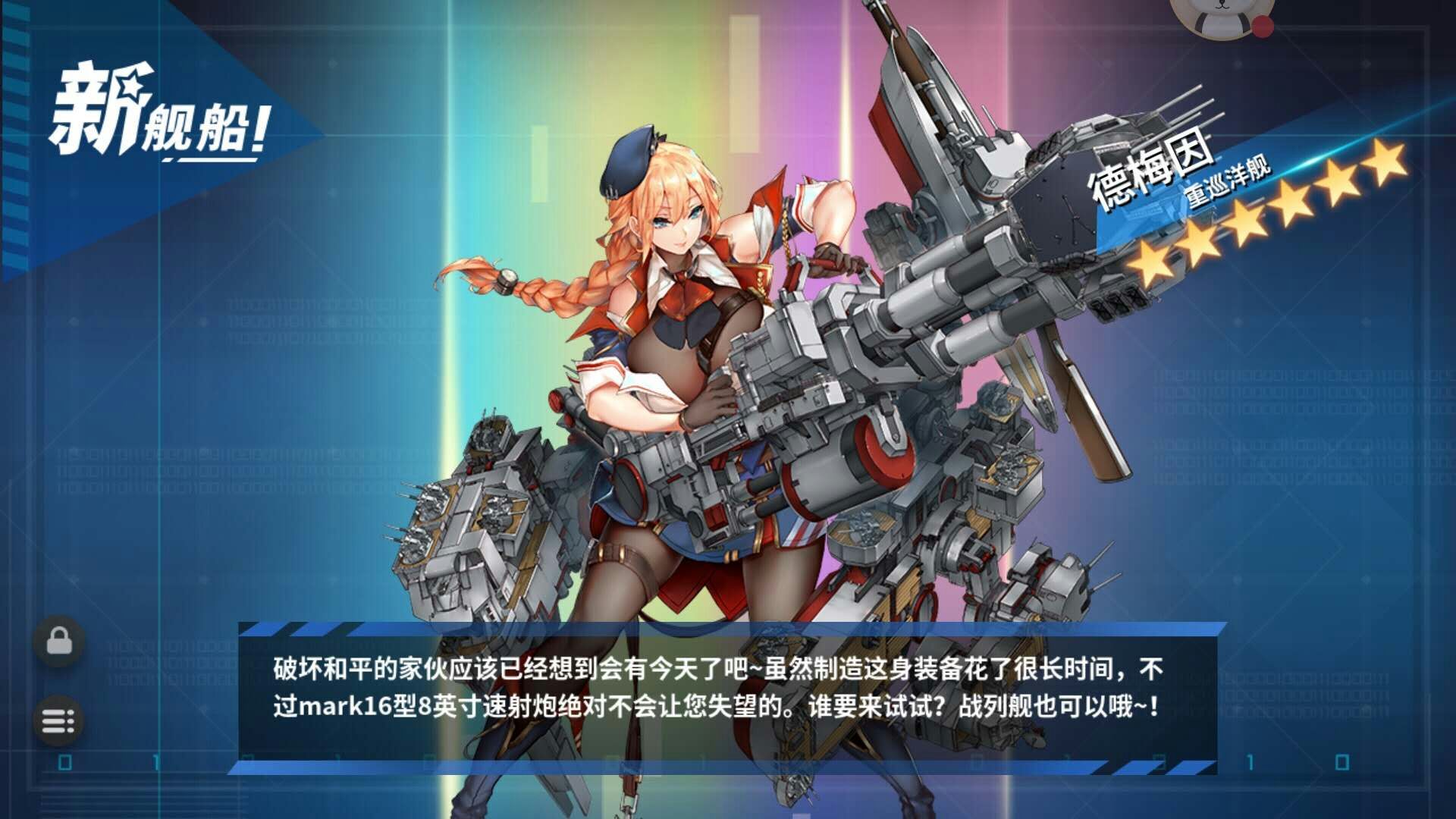Click the lock icon to secure the ship
Image resolution: width=1456 pixels, height=819 pixels.
tap(59, 641)
